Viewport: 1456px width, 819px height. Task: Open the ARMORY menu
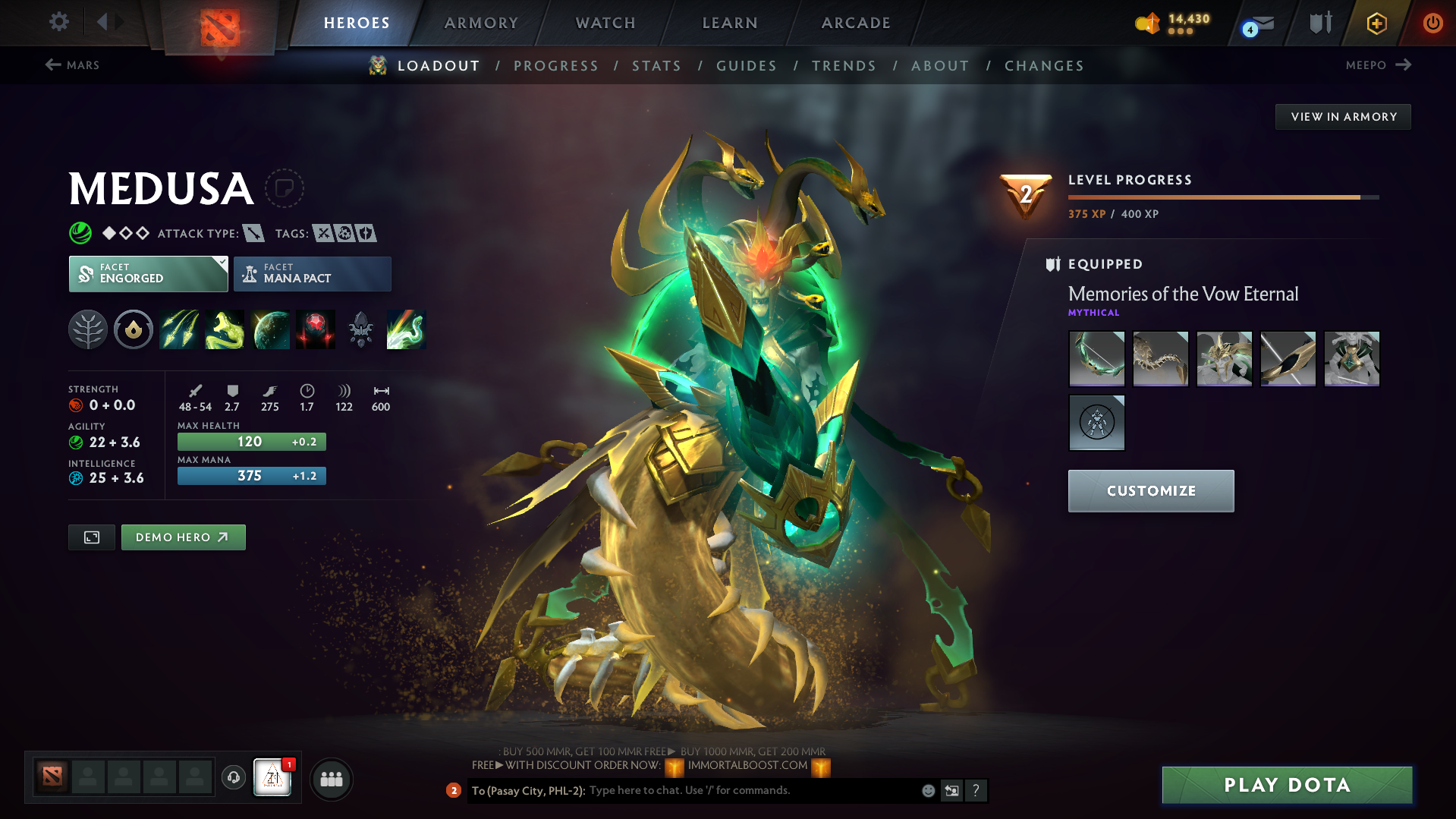pyautogui.click(x=481, y=23)
